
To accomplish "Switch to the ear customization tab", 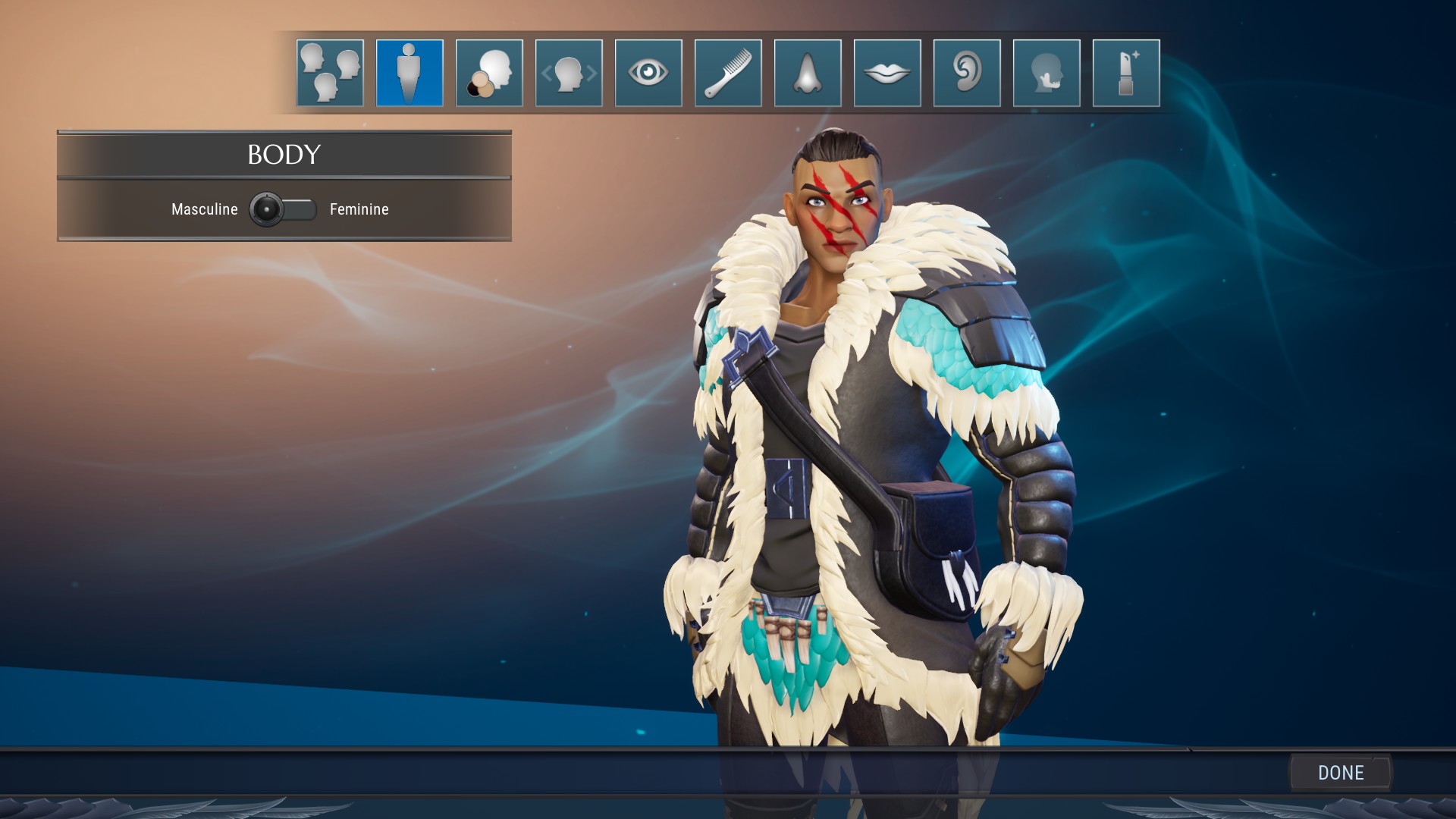I will (x=967, y=73).
